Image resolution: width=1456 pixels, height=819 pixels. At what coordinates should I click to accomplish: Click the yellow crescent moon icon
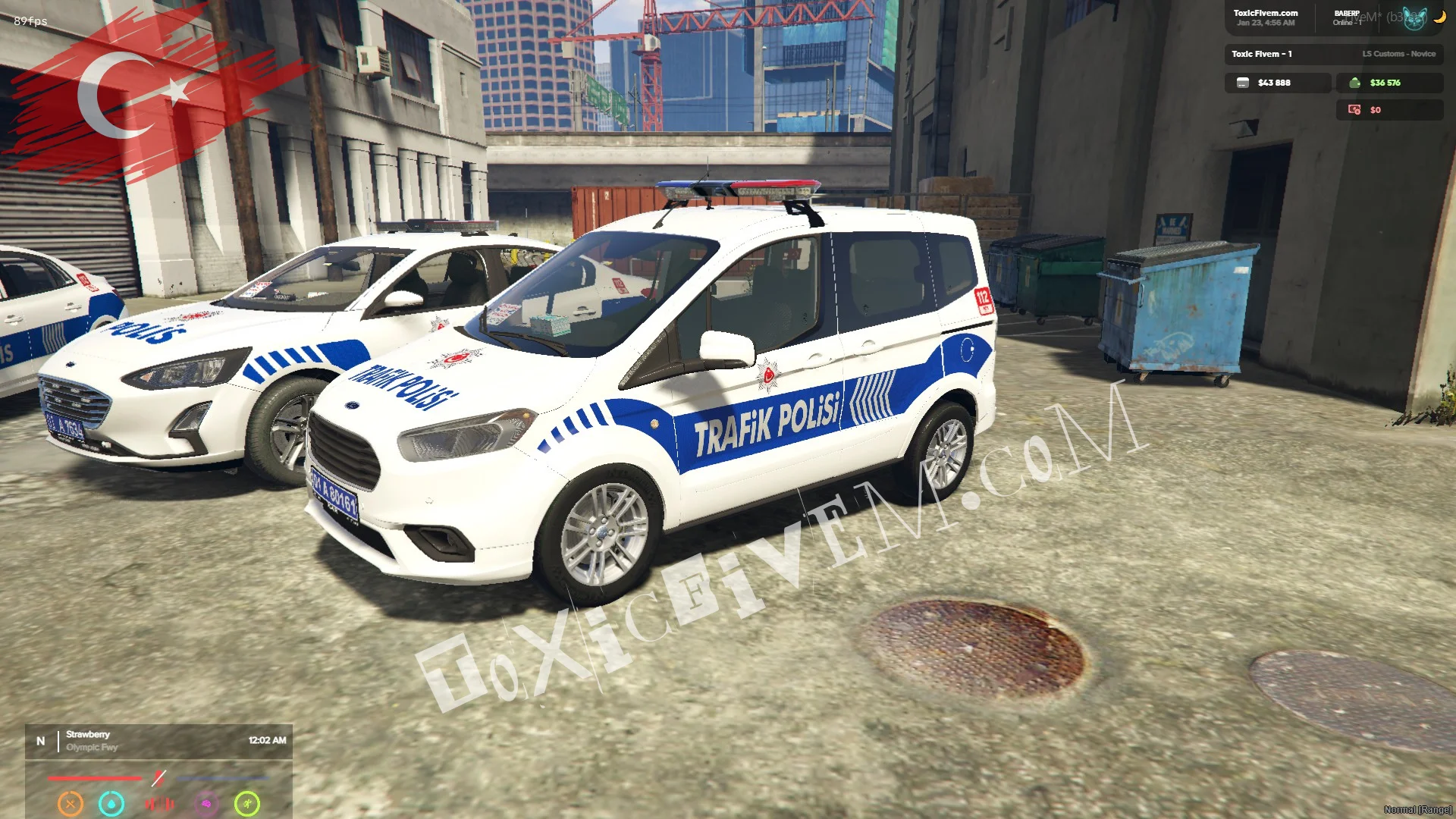pyautogui.click(x=1439, y=17)
